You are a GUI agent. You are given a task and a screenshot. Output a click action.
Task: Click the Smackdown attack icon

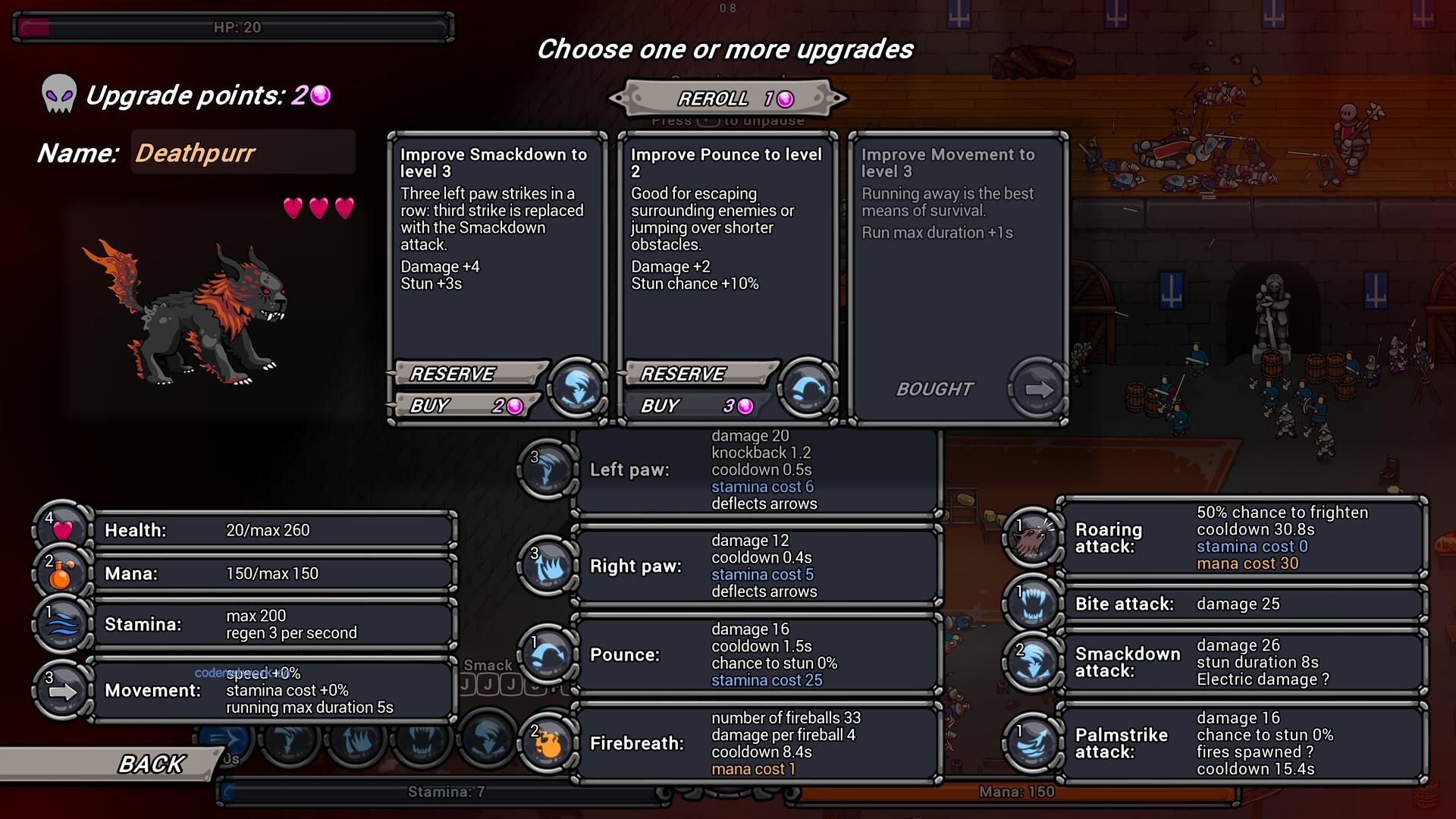pyautogui.click(x=1031, y=661)
